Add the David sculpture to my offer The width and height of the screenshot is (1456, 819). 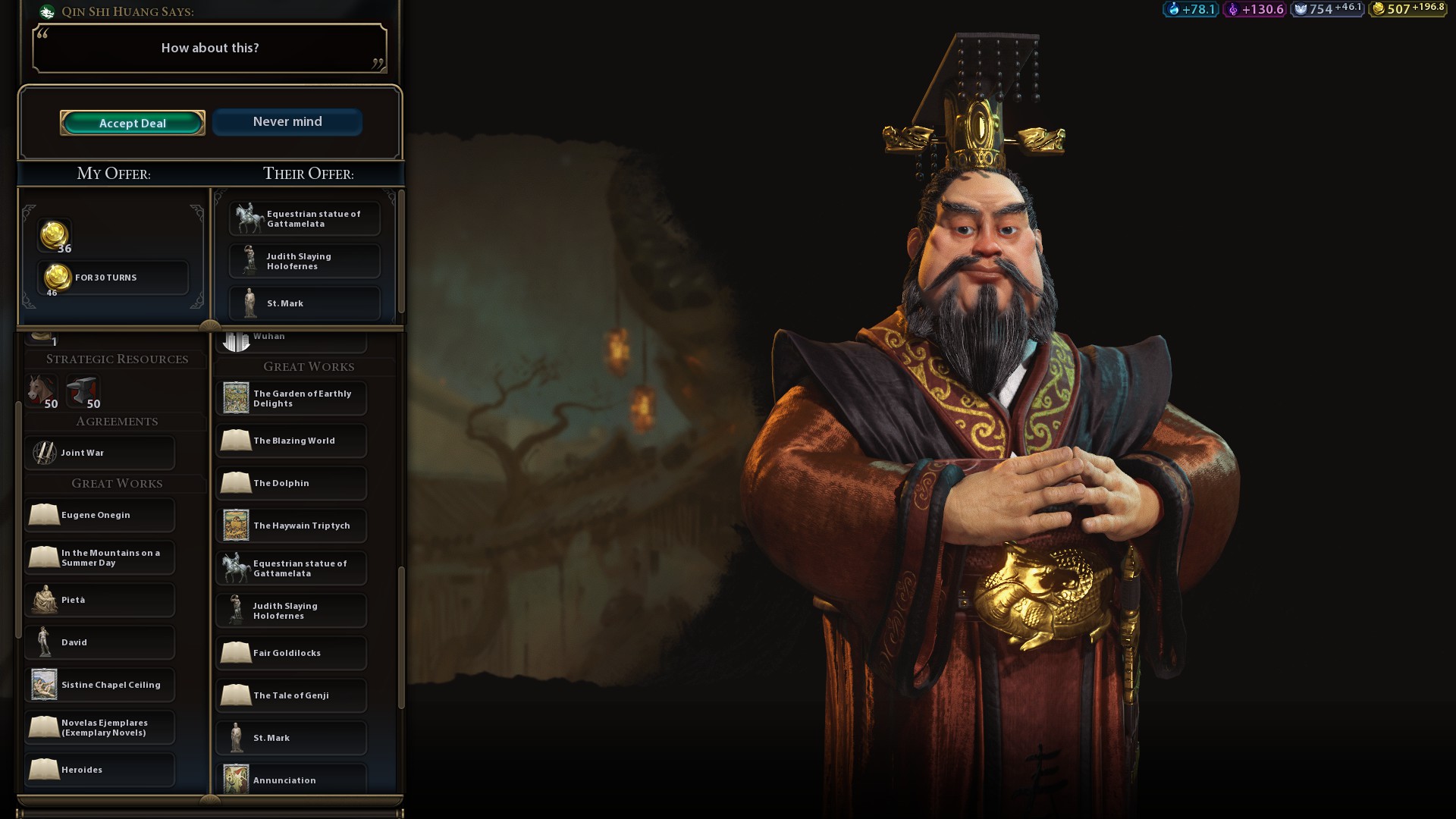tap(100, 642)
